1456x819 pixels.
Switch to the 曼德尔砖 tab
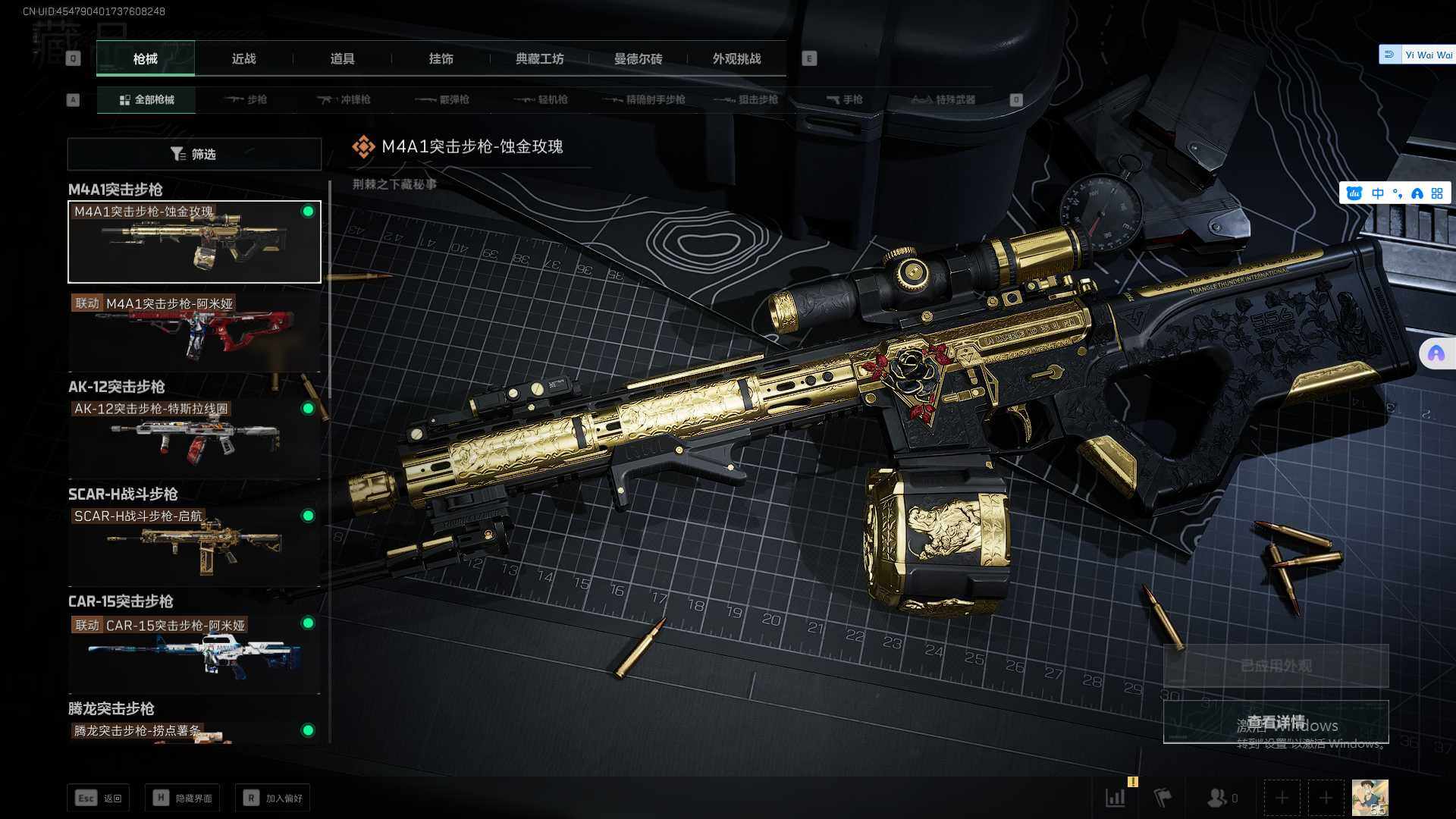(x=638, y=58)
